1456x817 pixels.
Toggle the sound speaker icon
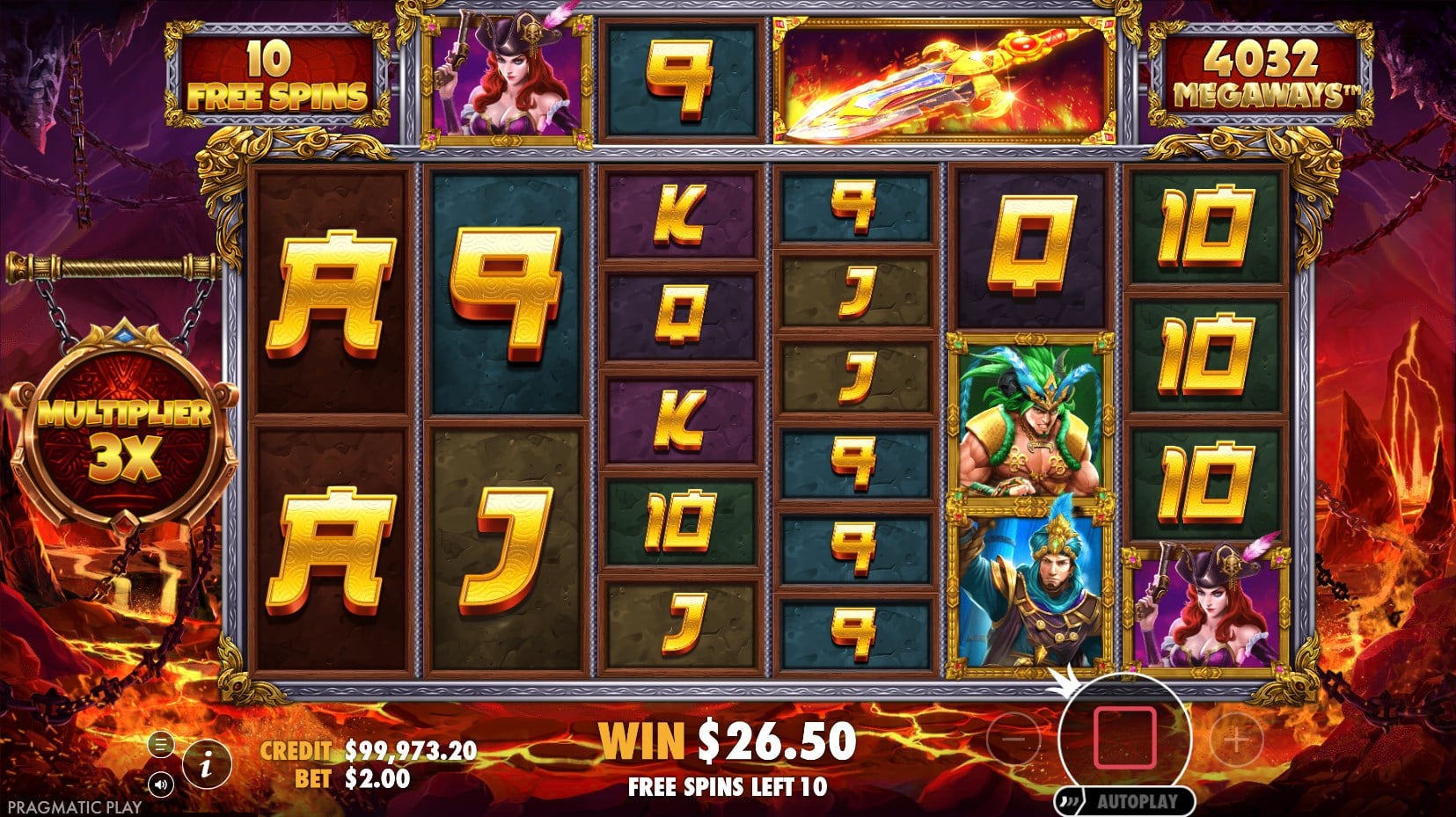pos(160,784)
